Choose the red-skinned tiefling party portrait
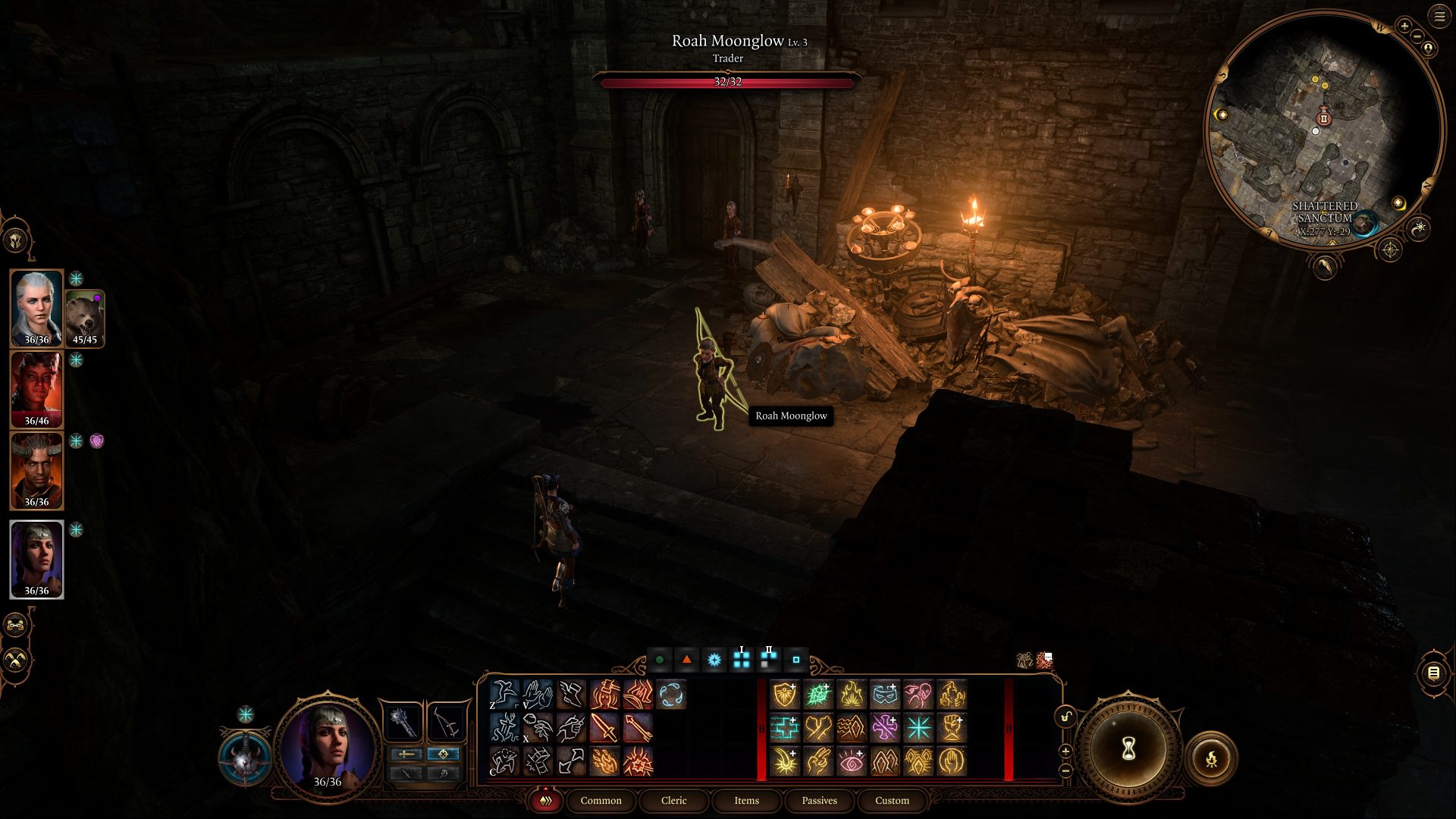Screen dimensions: 1456x819 pos(36,389)
